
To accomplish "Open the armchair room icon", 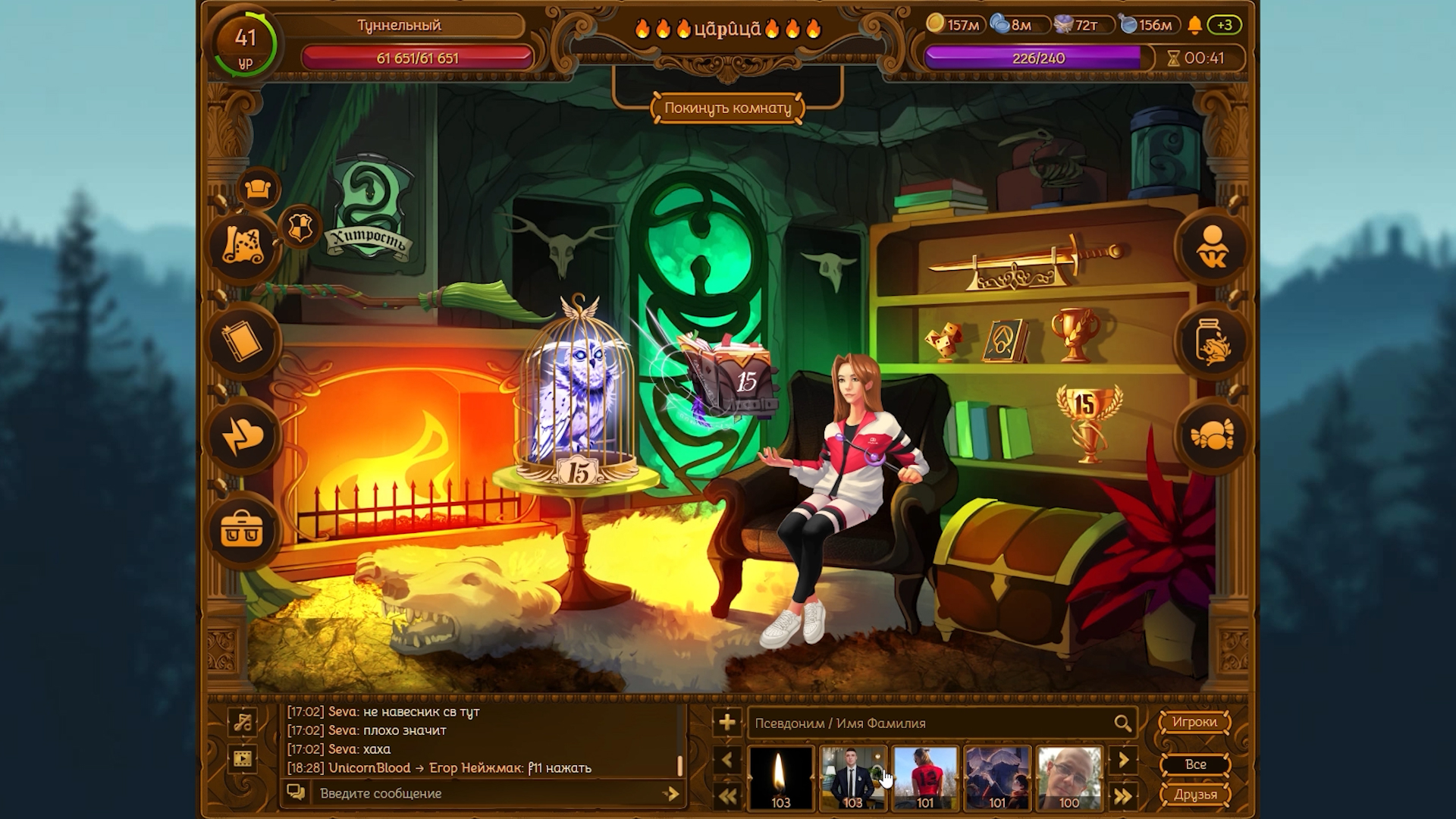I will pyautogui.click(x=258, y=189).
